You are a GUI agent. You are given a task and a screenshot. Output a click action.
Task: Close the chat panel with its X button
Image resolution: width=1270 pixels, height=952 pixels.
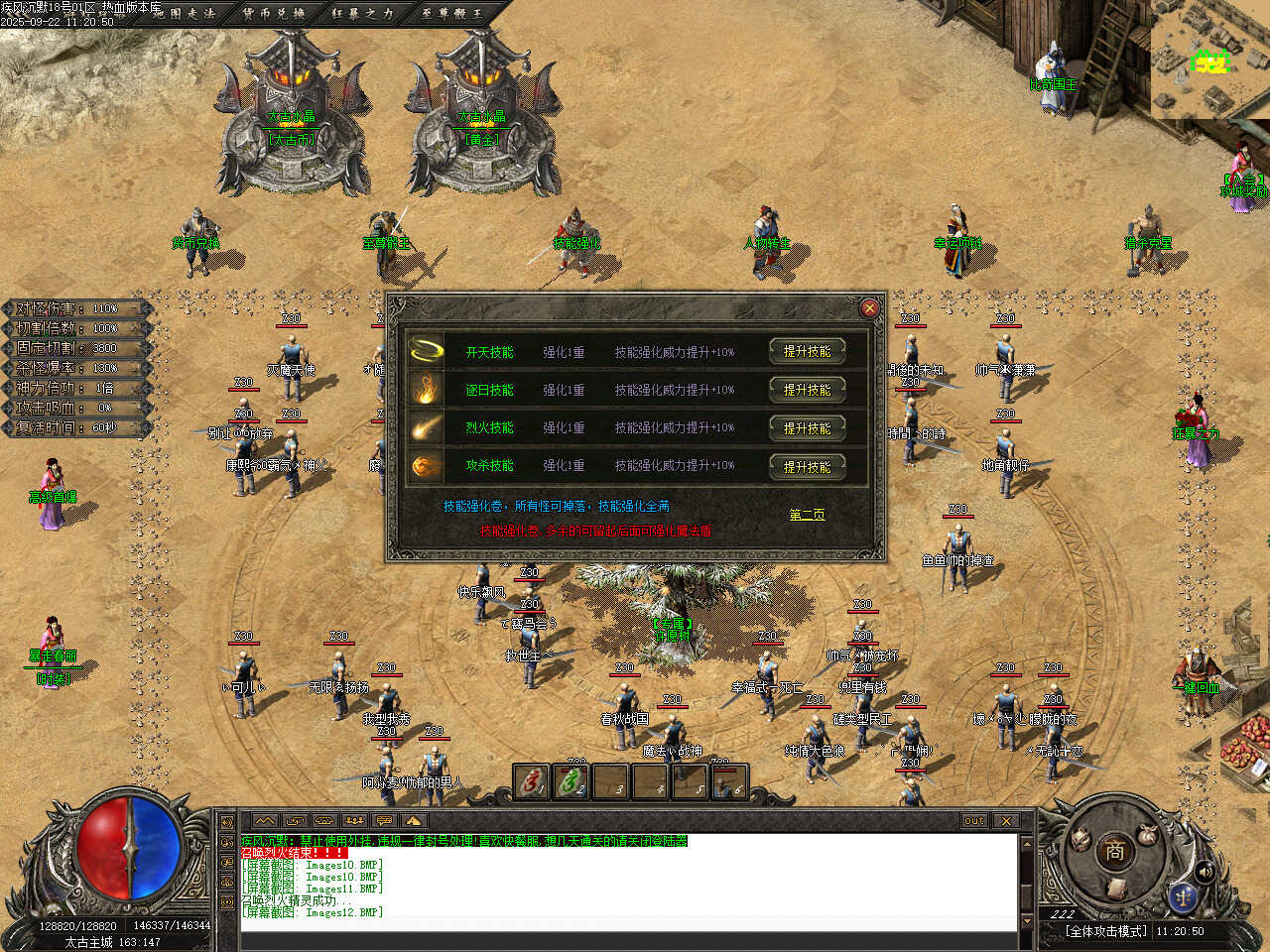[x=1006, y=821]
